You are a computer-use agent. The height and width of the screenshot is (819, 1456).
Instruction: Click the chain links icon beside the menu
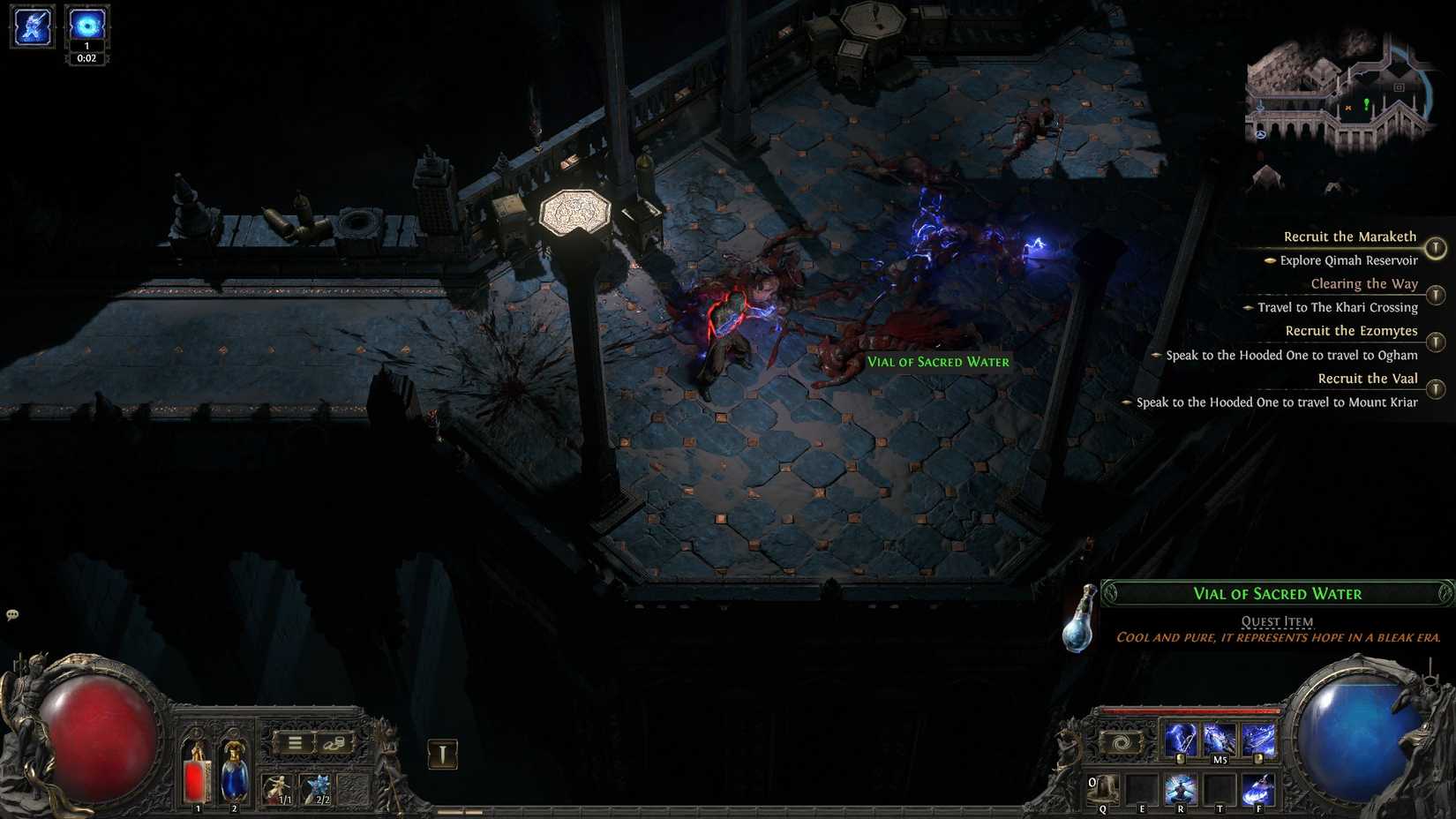(334, 744)
